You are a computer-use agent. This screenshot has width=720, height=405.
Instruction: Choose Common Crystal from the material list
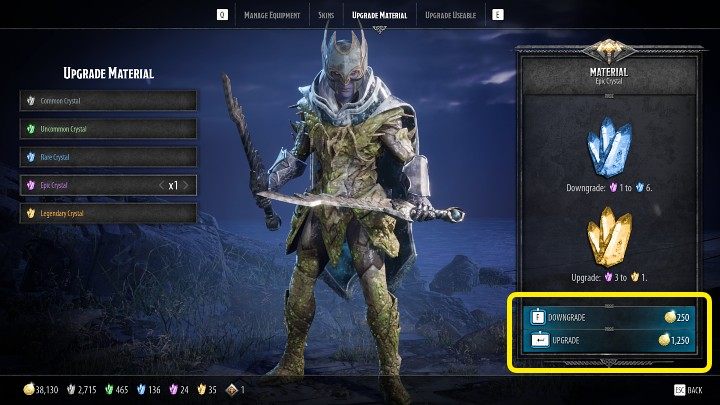108,101
